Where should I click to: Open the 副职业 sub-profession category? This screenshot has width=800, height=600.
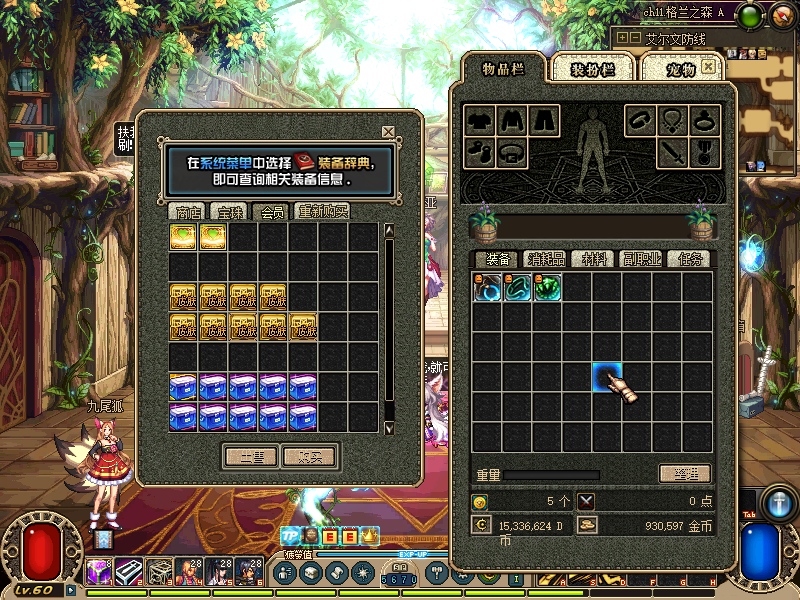coord(641,259)
